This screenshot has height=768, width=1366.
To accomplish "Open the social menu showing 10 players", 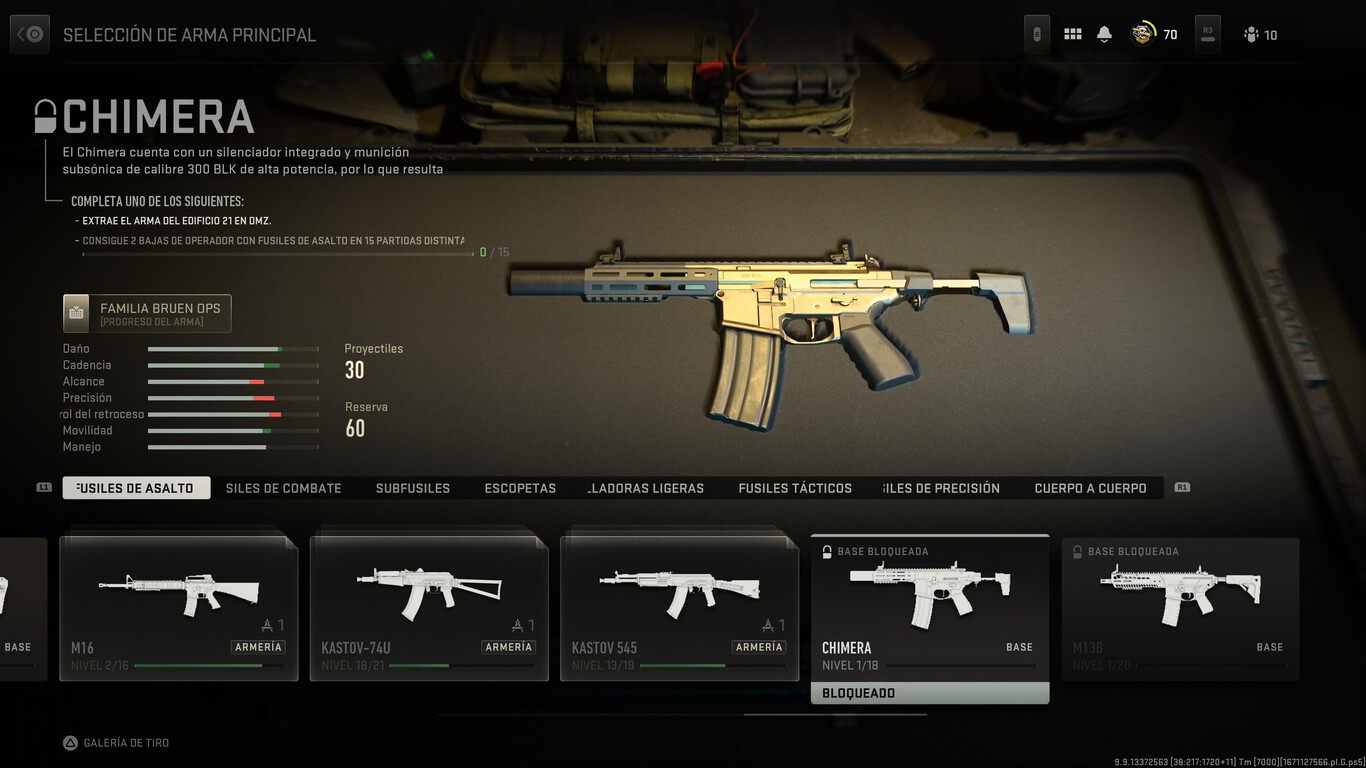I will click(1250, 34).
